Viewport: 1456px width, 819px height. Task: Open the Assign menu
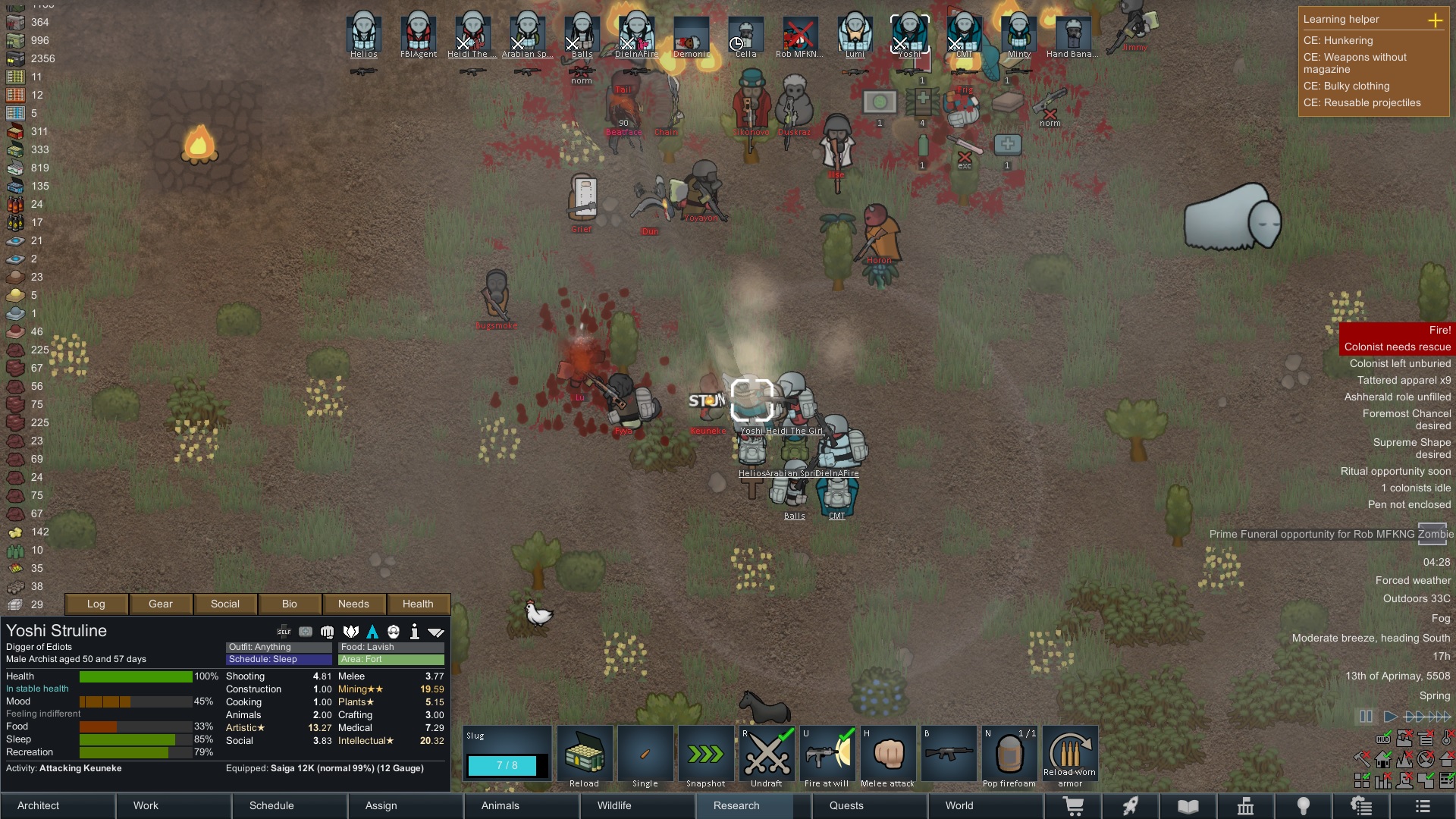(x=381, y=805)
